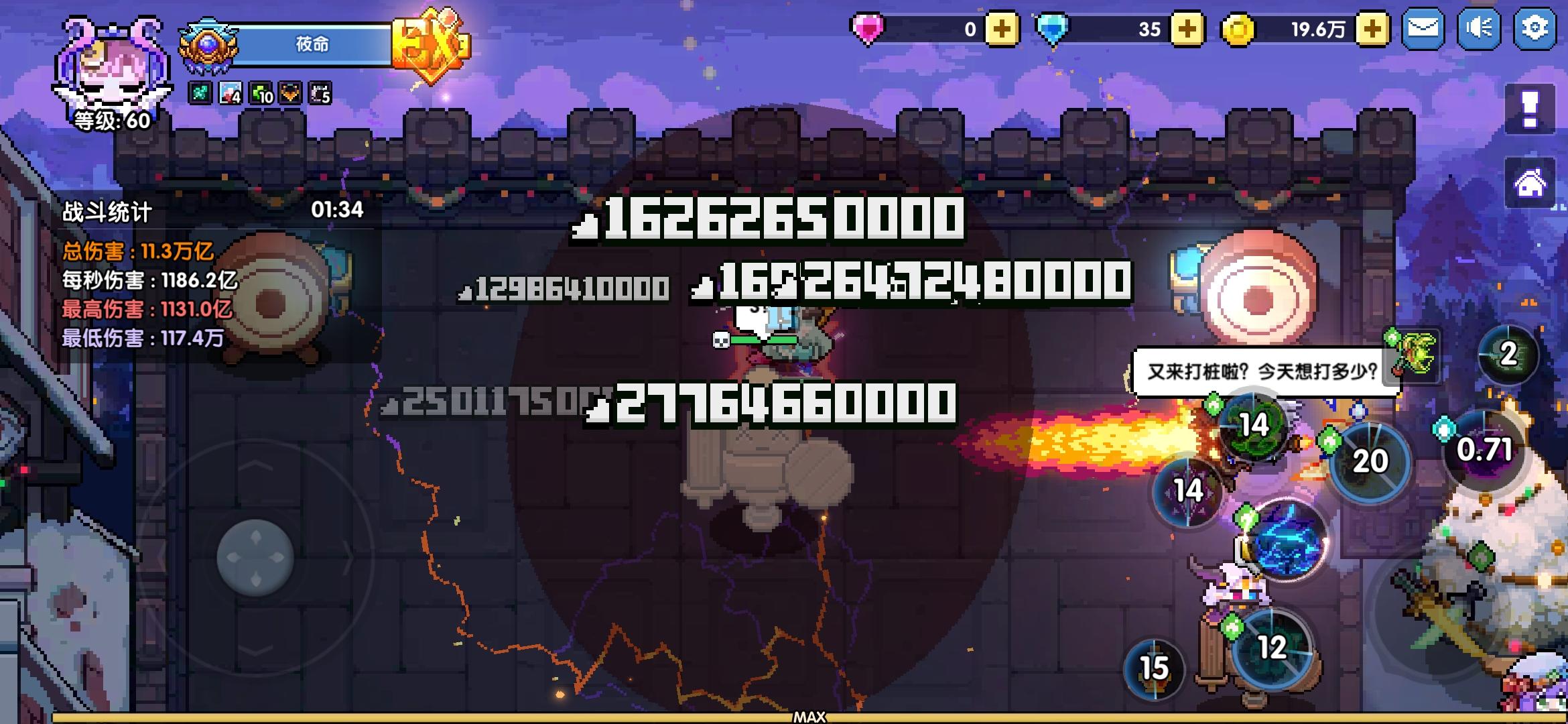Add gold via the coin plus button
The image size is (1568, 724).
[x=1371, y=29]
